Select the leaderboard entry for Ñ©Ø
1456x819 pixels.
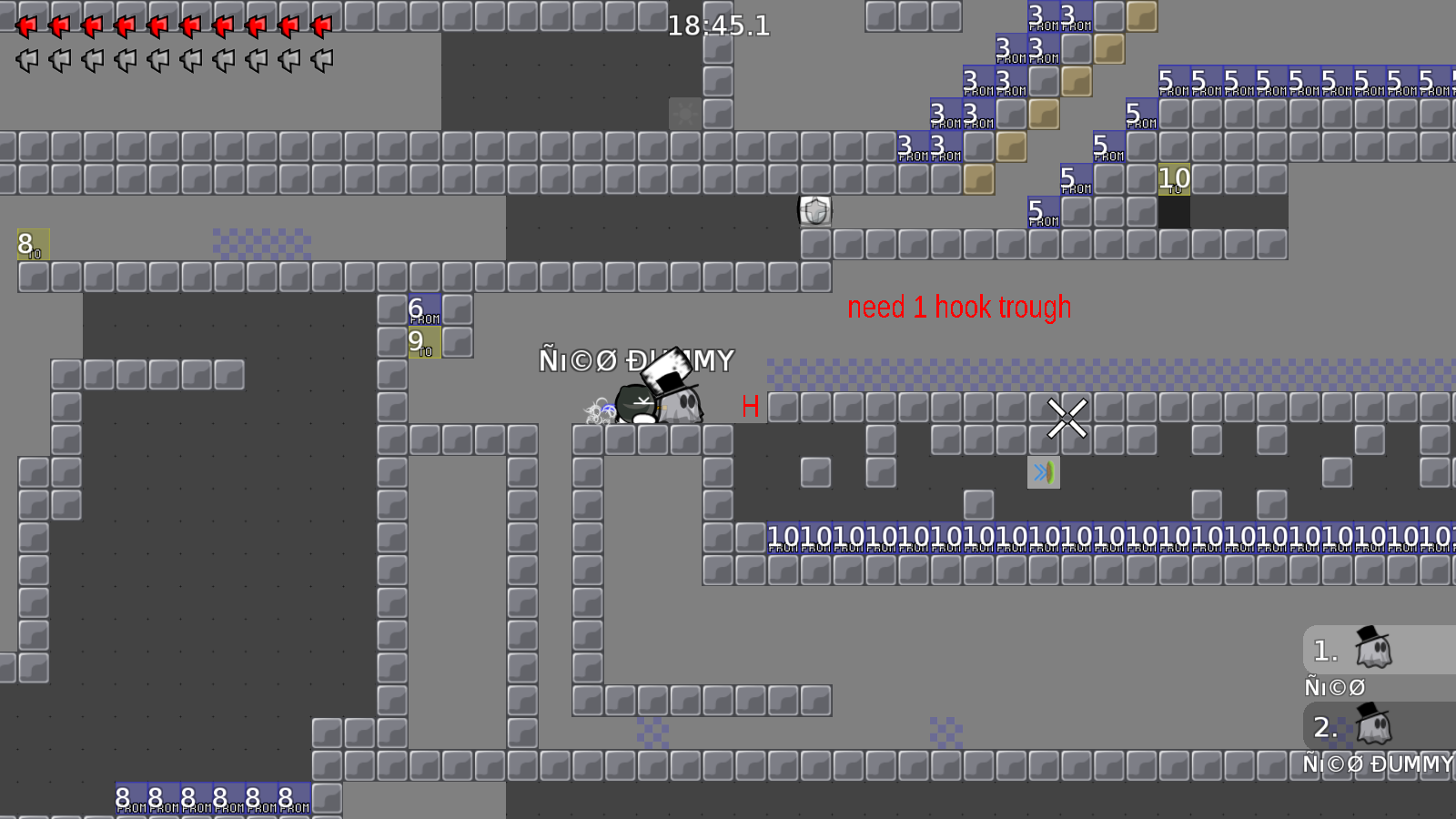1334,686
